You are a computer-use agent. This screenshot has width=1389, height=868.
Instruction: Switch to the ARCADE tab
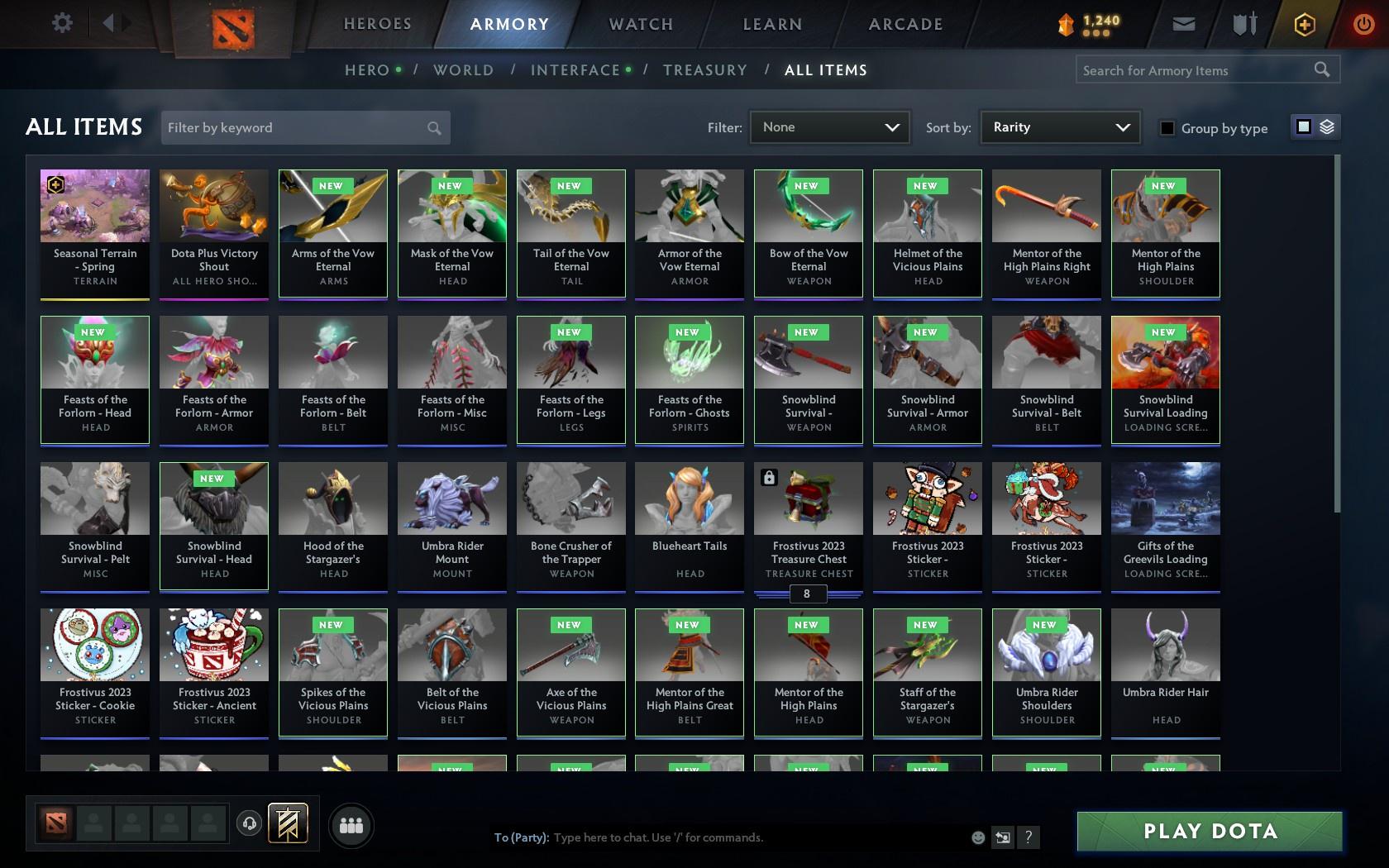click(905, 24)
